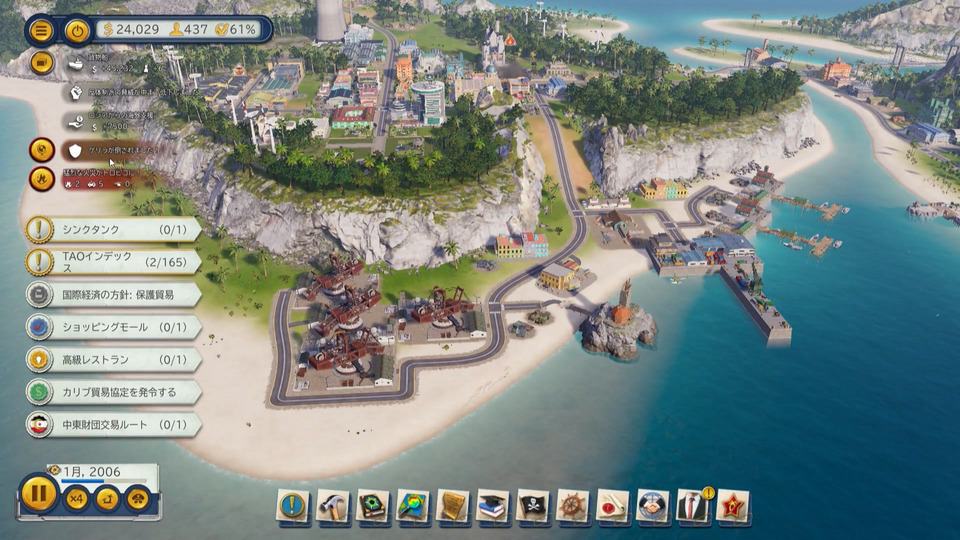The height and width of the screenshot is (540, 960).
Task: Open the scroll edicts menu
Action: click(x=453, y=506)
